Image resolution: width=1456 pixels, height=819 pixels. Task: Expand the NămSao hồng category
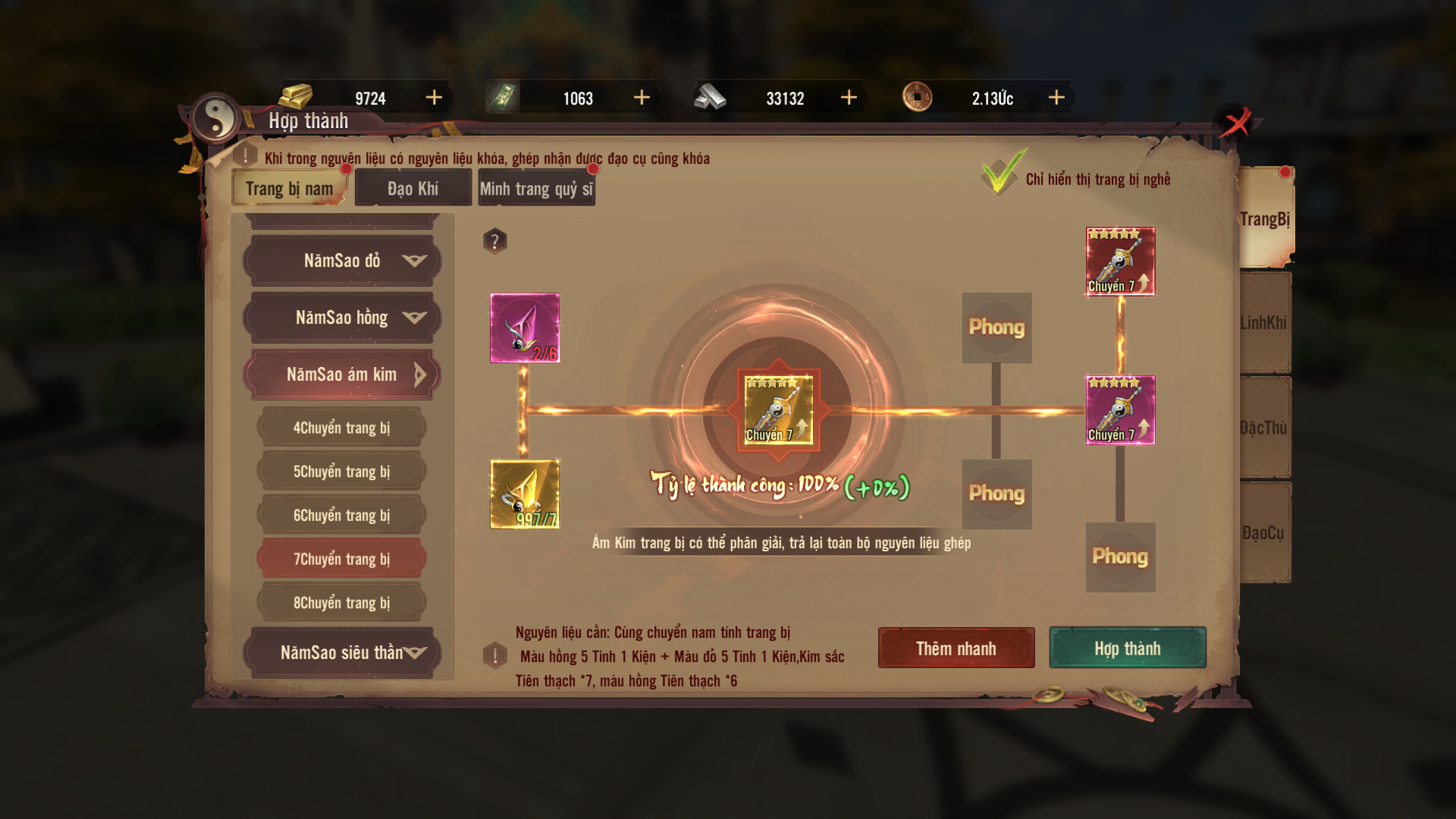click(342, 318)
